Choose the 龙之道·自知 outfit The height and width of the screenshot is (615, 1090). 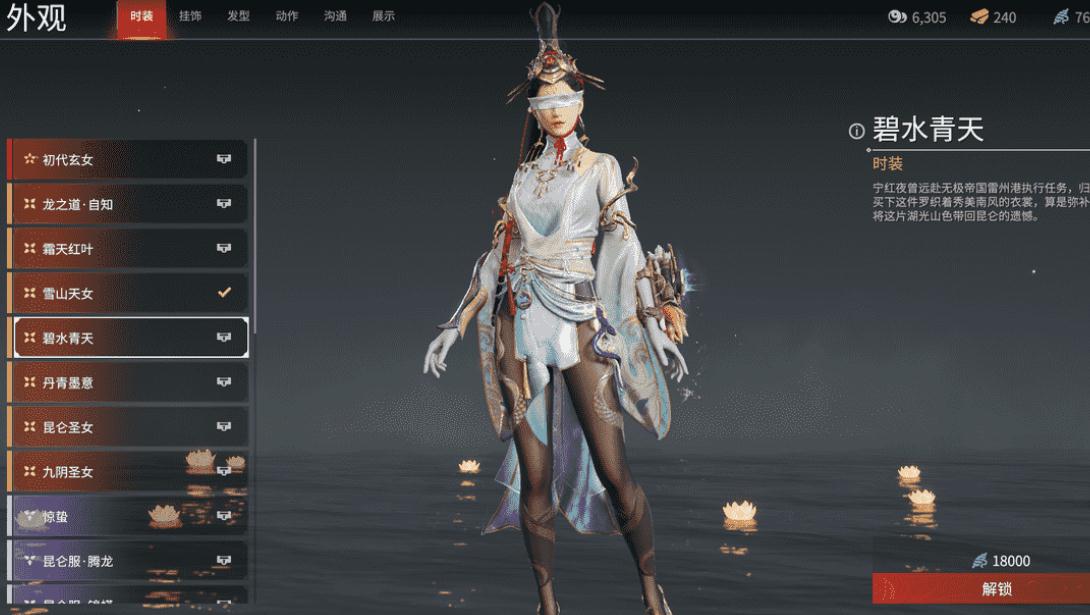(128, 204)
